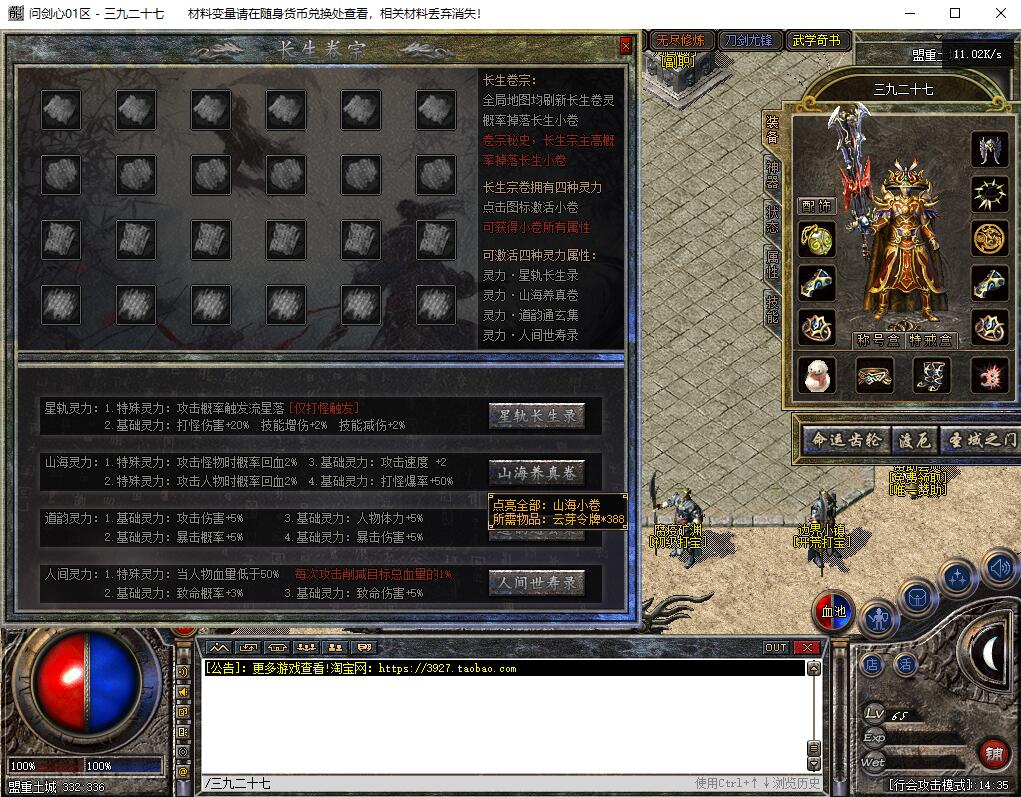Select the 人间世寿录 button
This screenshot has height=797, width=1021.
click(537, 582)
